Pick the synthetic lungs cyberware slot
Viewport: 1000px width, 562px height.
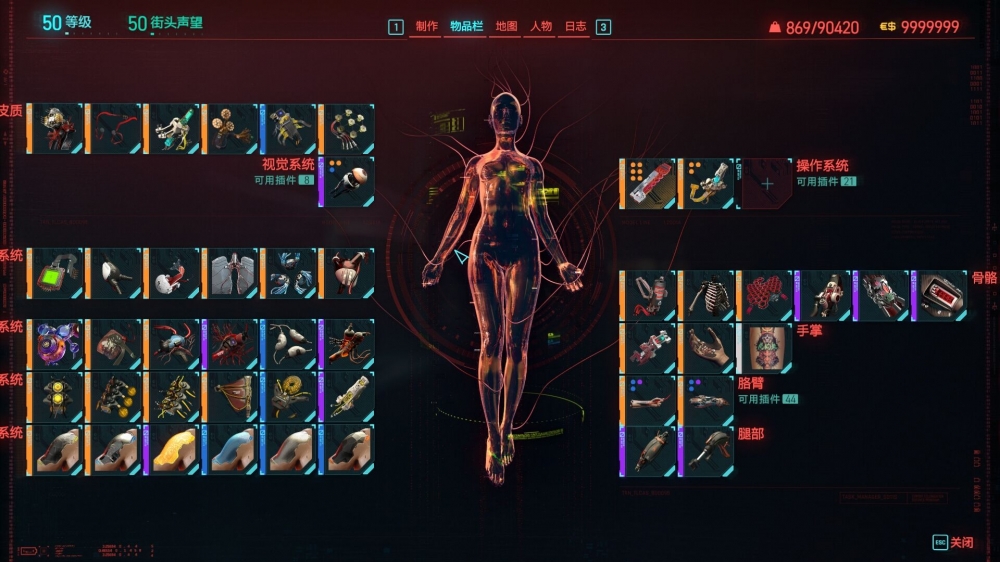tap(231, 273)
